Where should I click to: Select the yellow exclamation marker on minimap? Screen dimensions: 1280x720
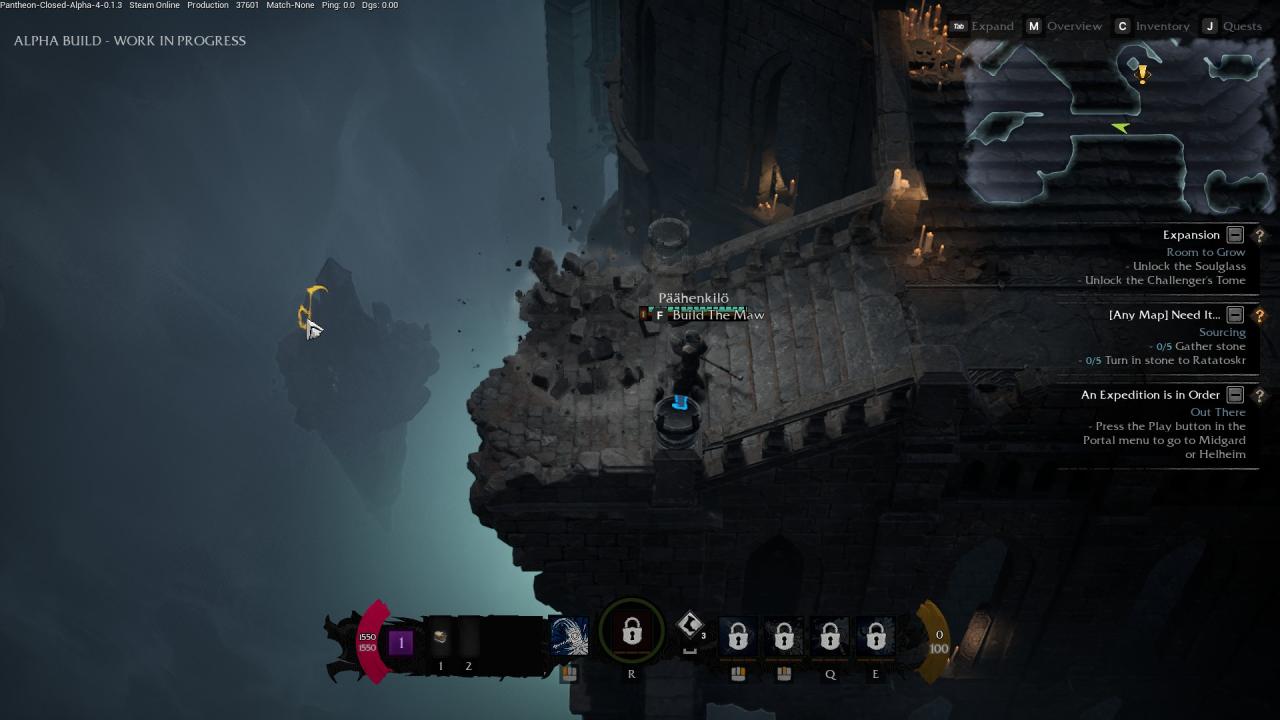point(1142,73)
